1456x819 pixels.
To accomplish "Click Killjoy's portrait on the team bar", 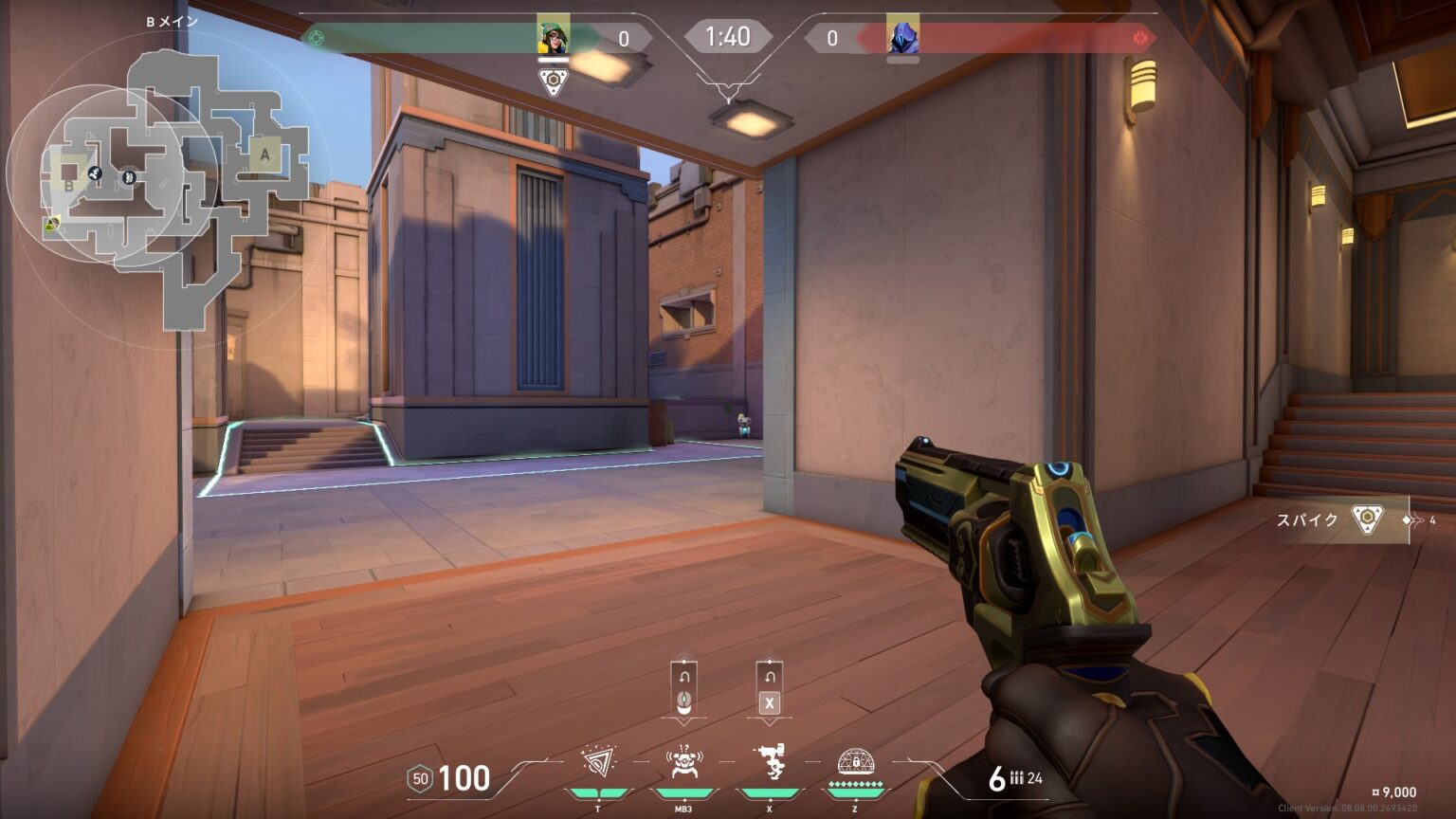I will coord(554,37).
